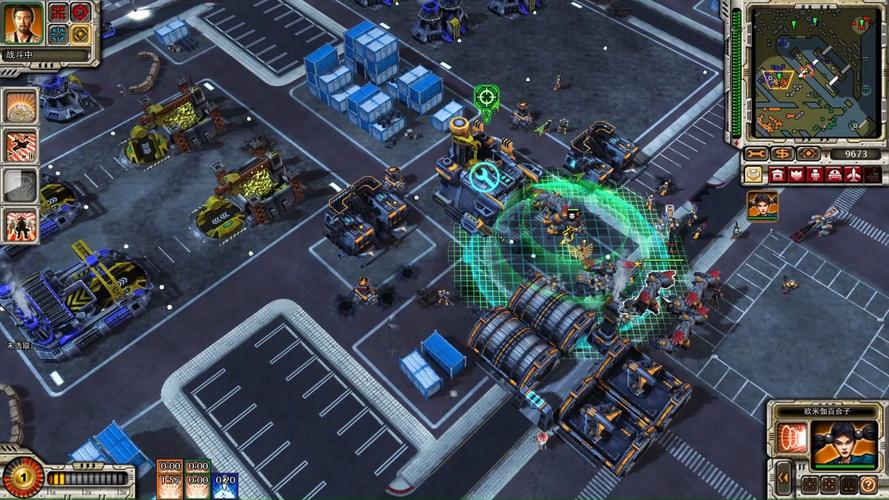Select the red co-commander order icon
The image size is (889, 500).
pyautogui.click(x=59, y=13)
